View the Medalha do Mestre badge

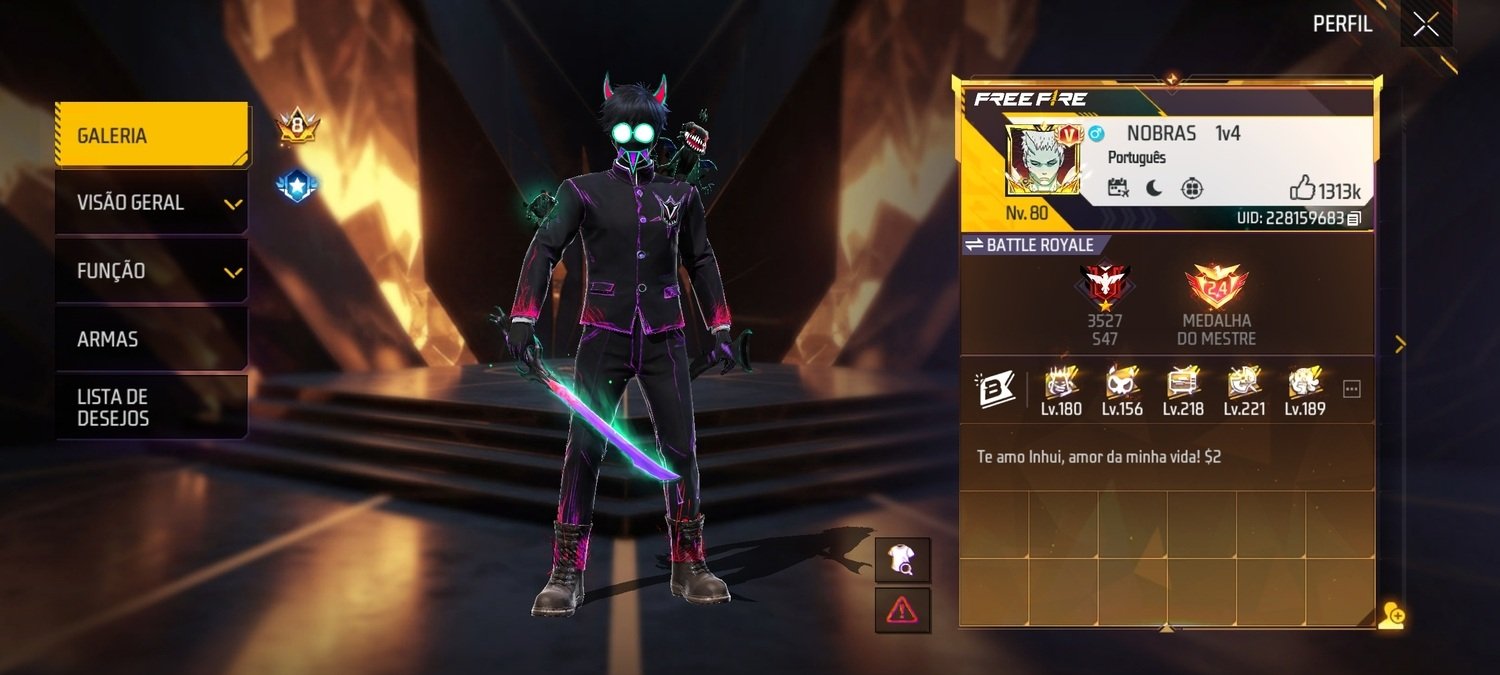(x=1216, y=289)
